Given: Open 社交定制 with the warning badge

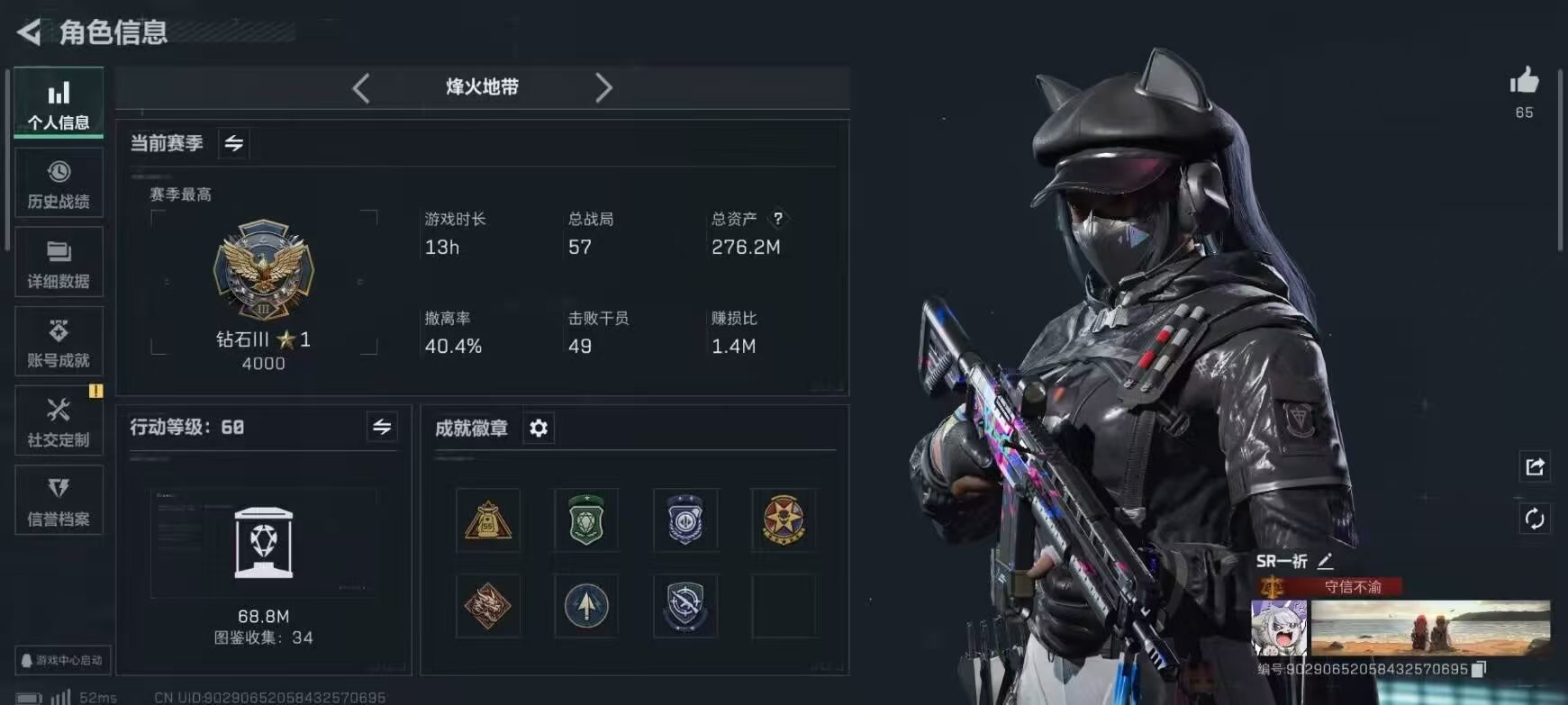Looking at the screenshot, I should 59,420.
